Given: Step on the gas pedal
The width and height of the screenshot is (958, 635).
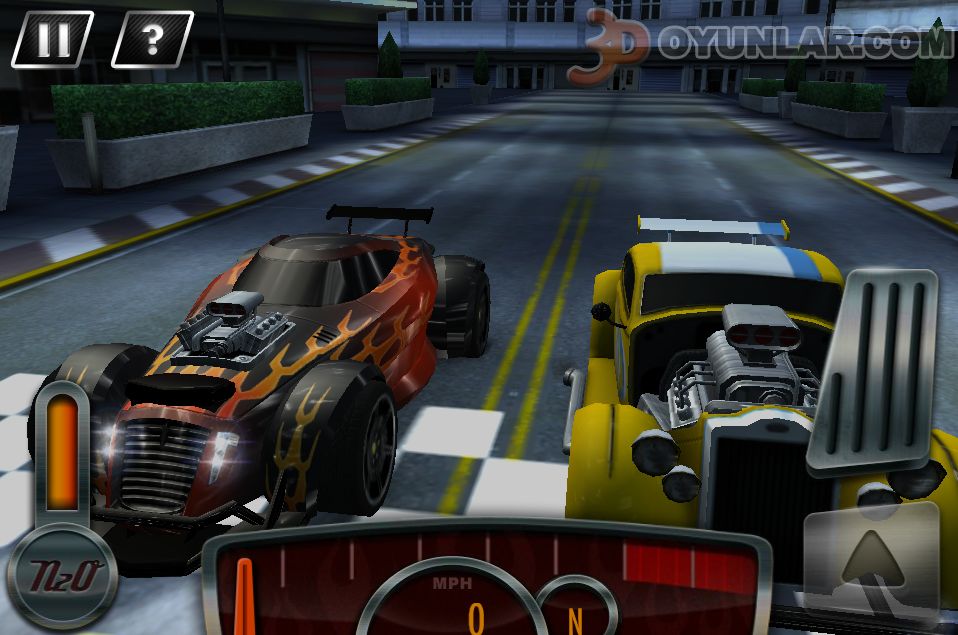Looking at the screenshot, I should (x=872, y=370).
